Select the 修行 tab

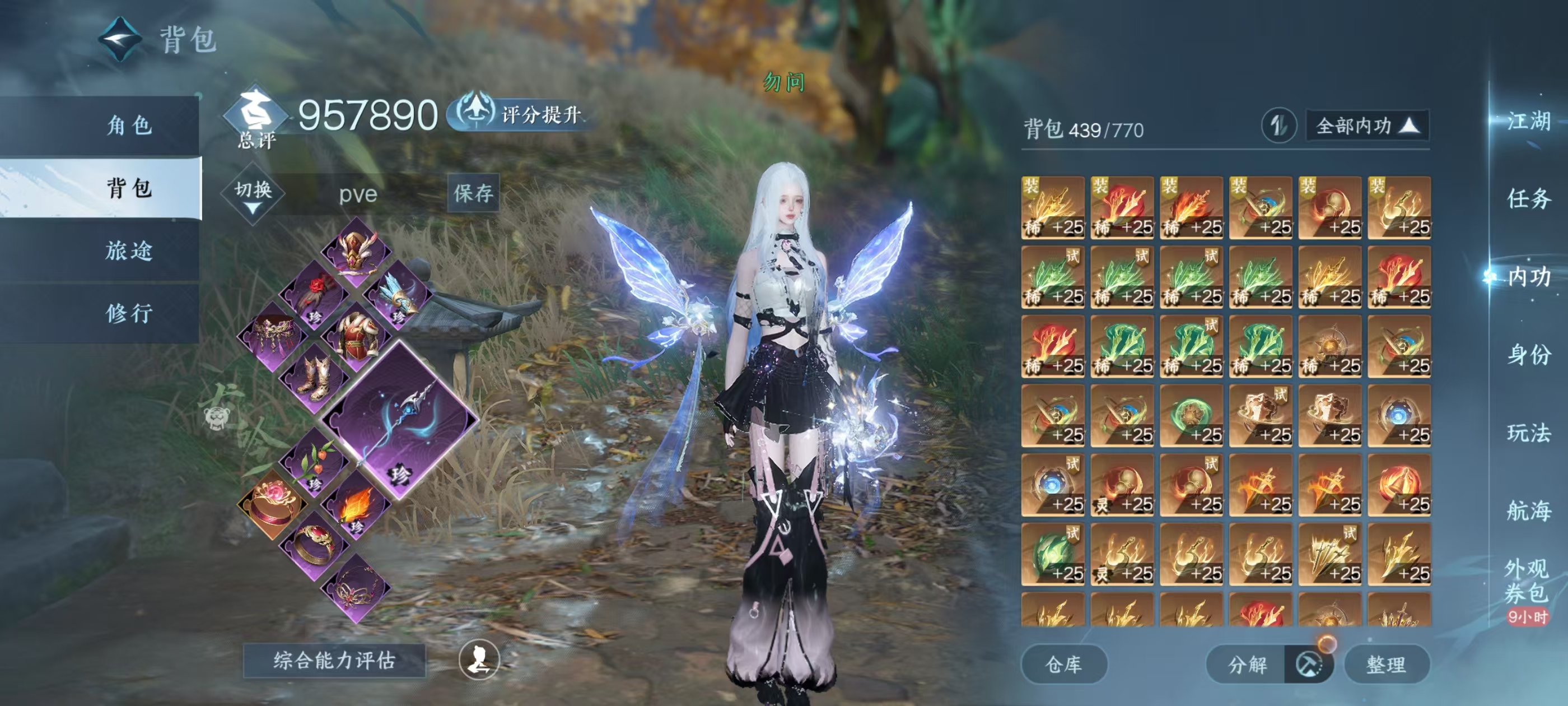128,313
